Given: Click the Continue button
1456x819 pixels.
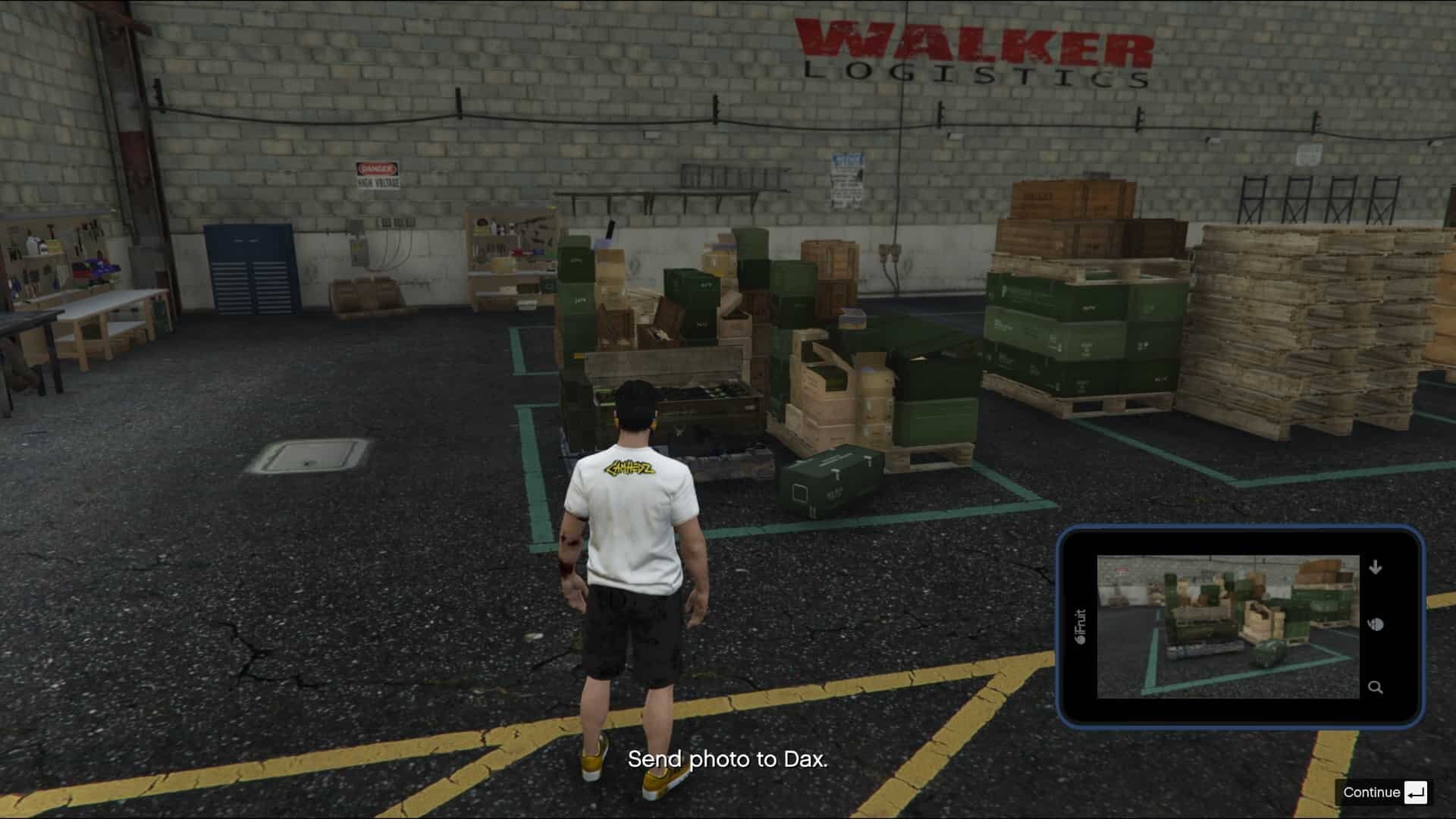Looking at the screenshot, I should click(1383, 792).
